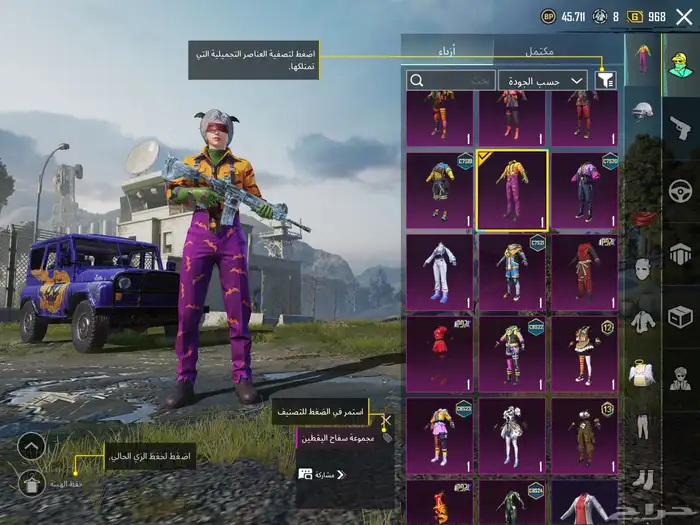Open the trousers category
Viewport: 700px width, 525px height.
[x=642, y=425]
